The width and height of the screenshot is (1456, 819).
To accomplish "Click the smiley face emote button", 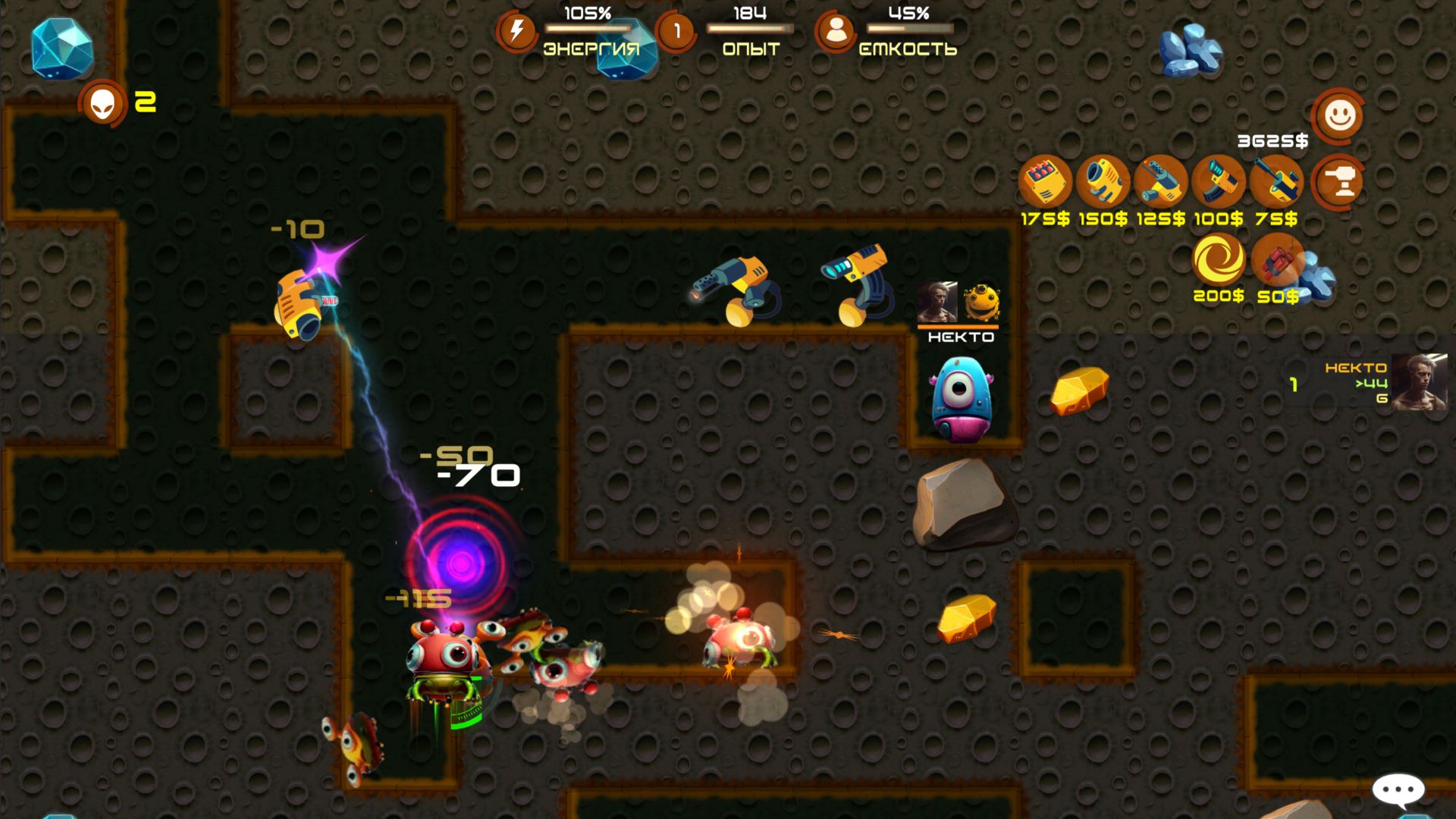I will (x=1338, y=115).
